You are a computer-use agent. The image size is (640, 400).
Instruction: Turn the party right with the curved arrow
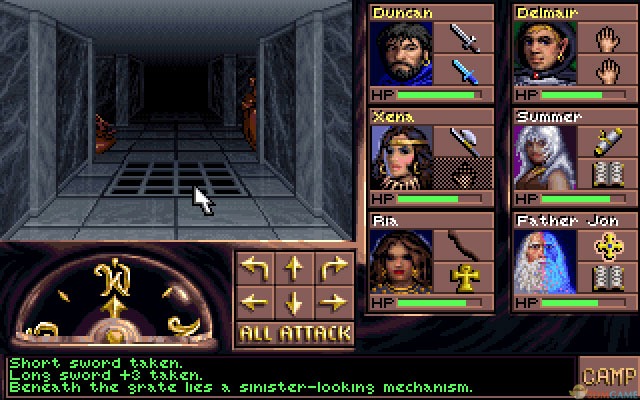pos(333,268)
